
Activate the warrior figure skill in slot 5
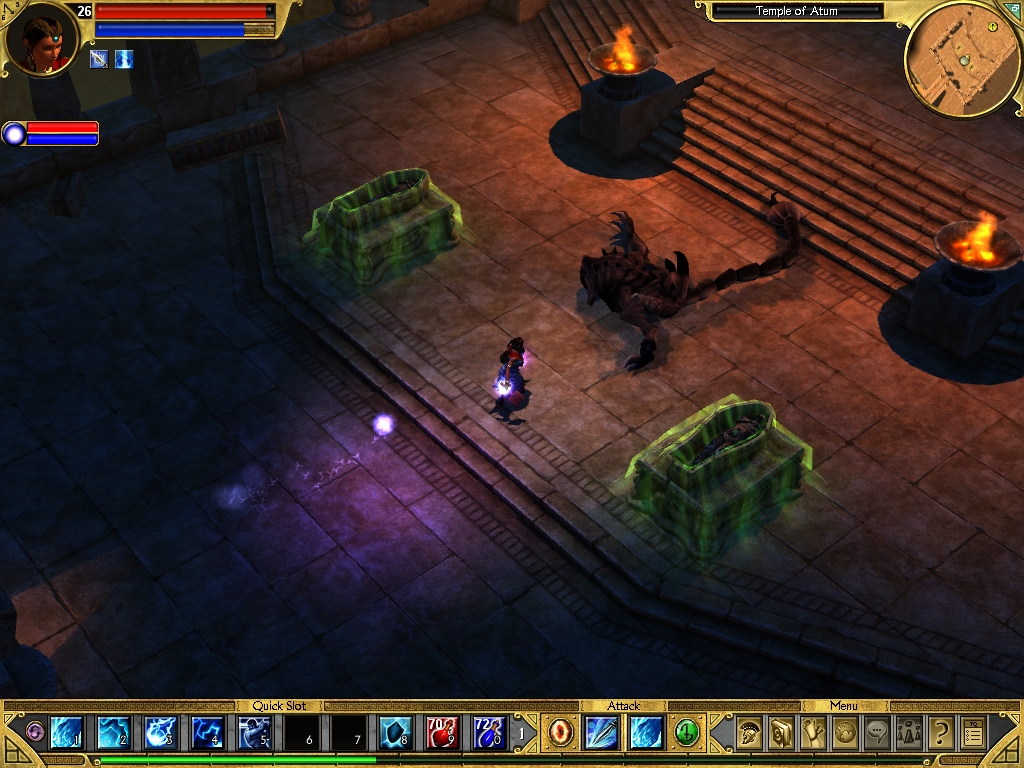254,733
